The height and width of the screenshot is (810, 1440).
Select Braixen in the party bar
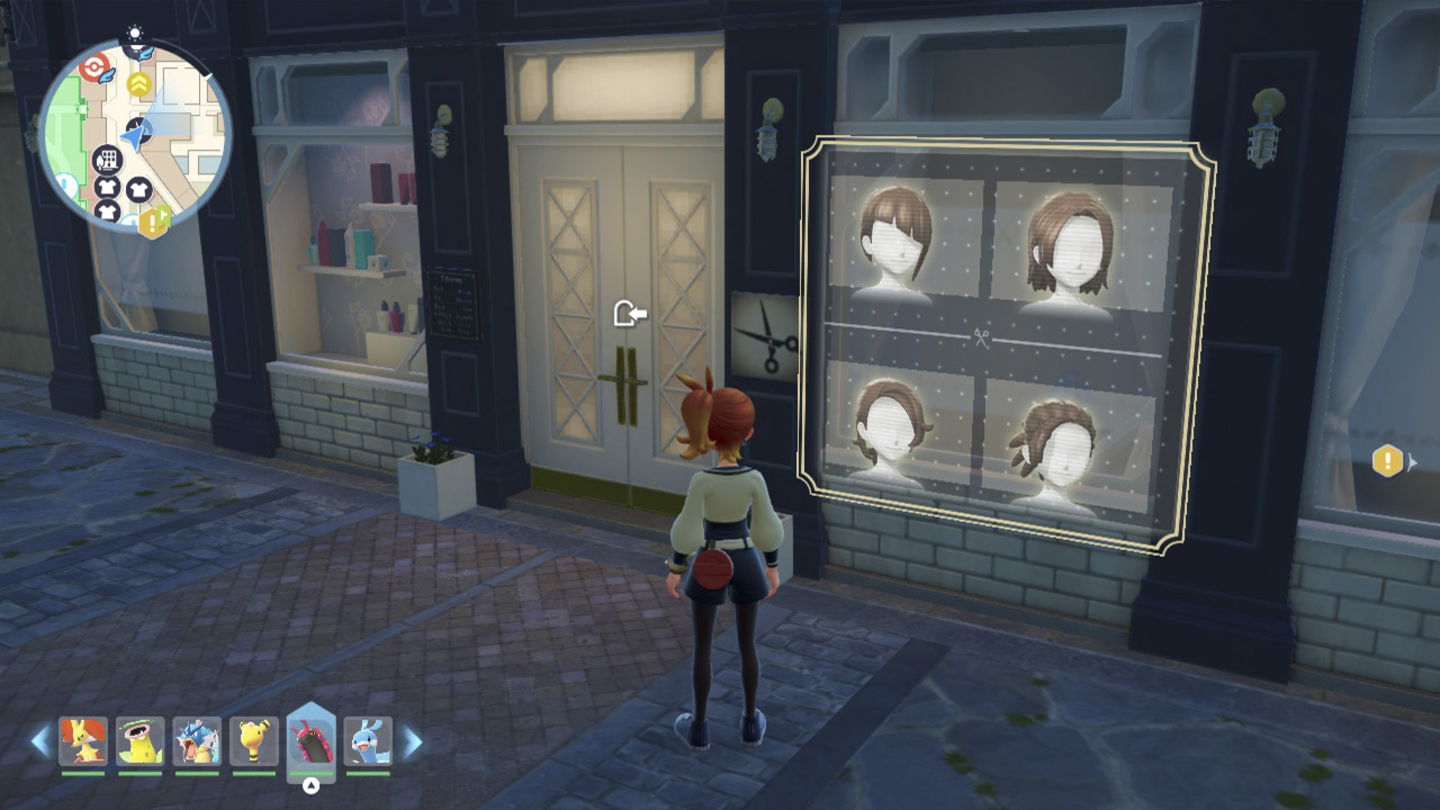[83, 741]
